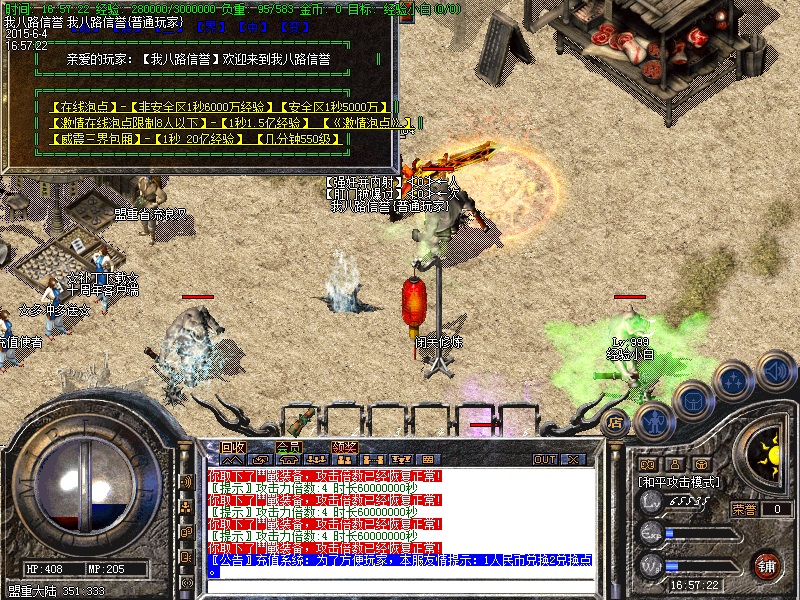Open the 铺 shop round button

tap(766, 566)
